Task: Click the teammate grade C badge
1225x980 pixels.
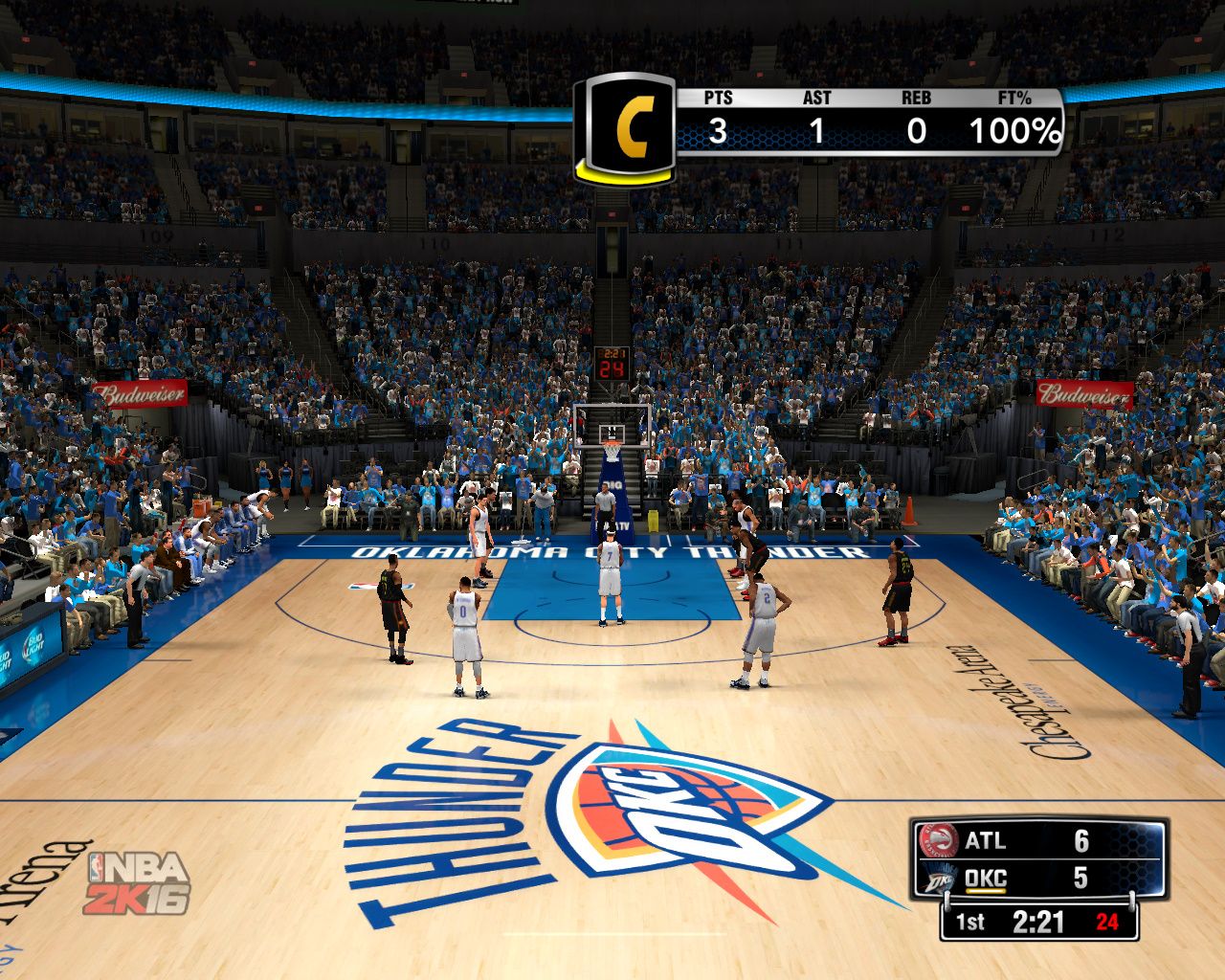Action: coord(628,127)
